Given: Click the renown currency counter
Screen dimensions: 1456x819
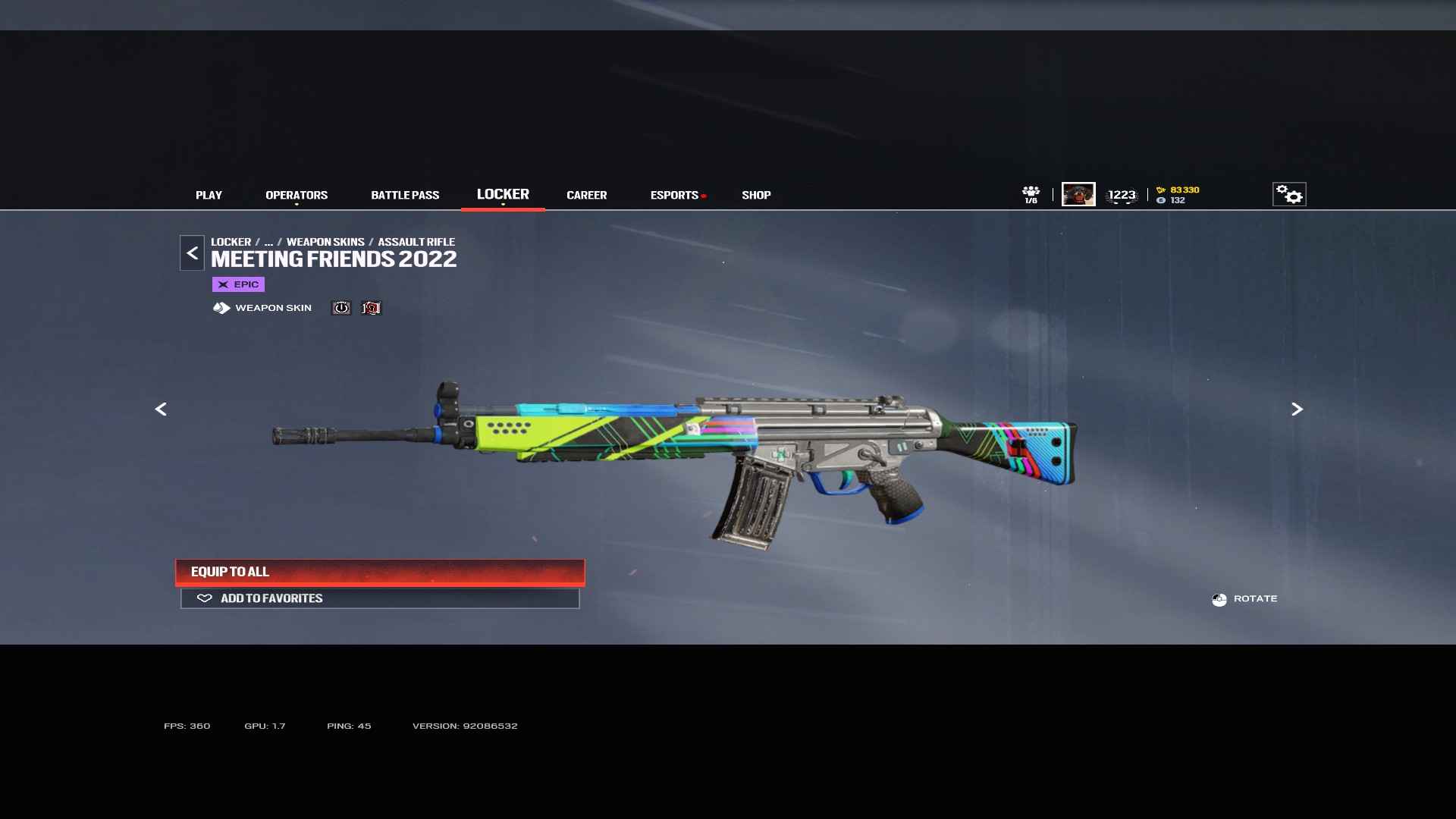Looking at the screenshot, I should (1178, 190).
